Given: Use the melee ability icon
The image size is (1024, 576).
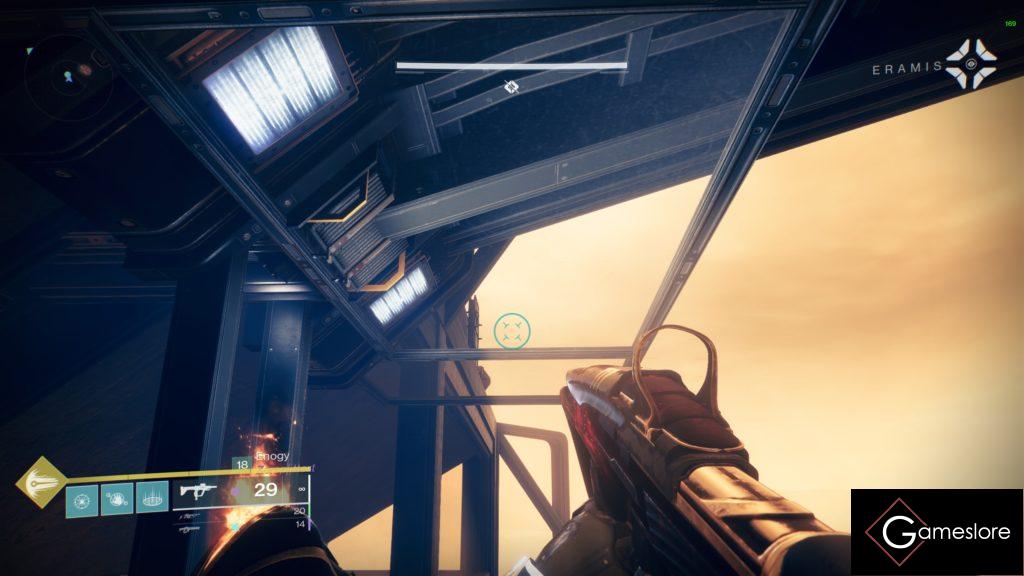Looking at the screenshot, I should pyautogui.click(x=117, y=498).
